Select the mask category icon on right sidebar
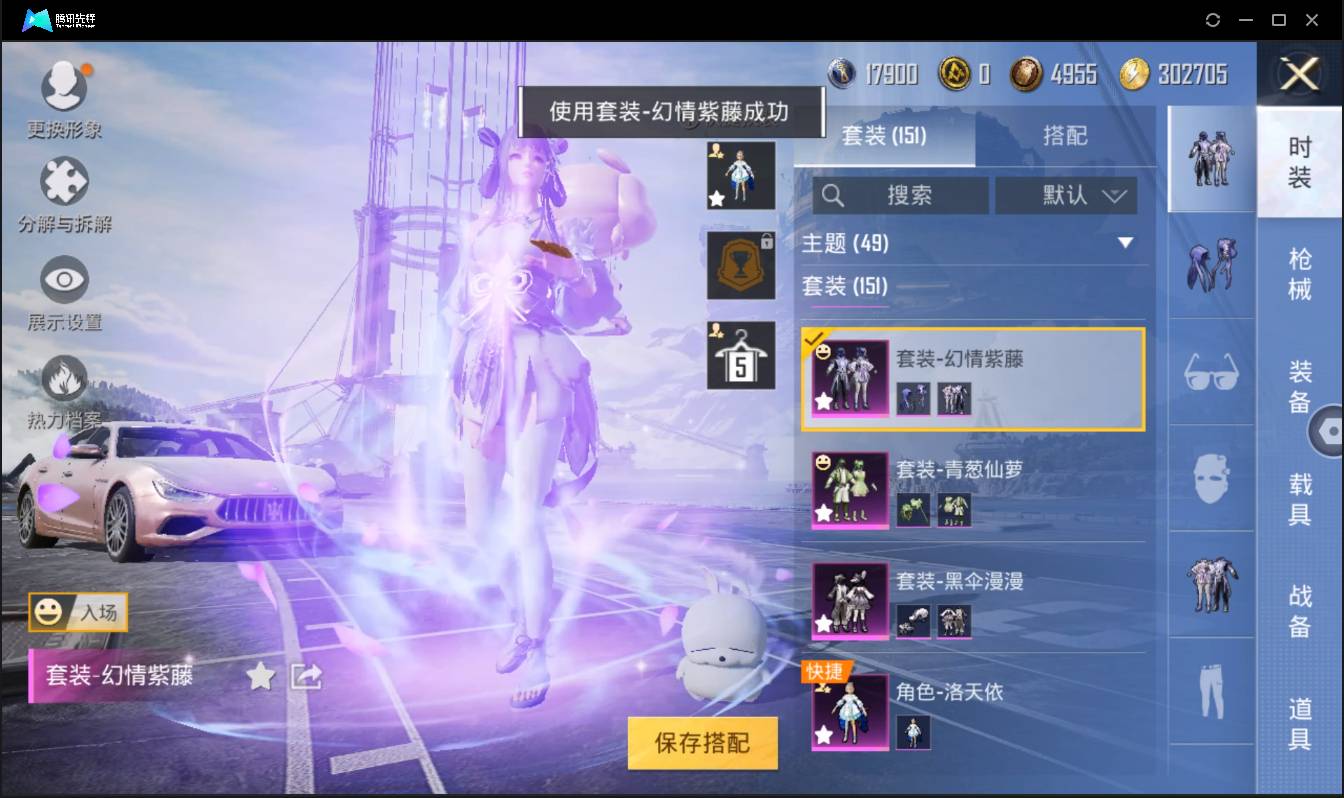 coord(1210,480)
